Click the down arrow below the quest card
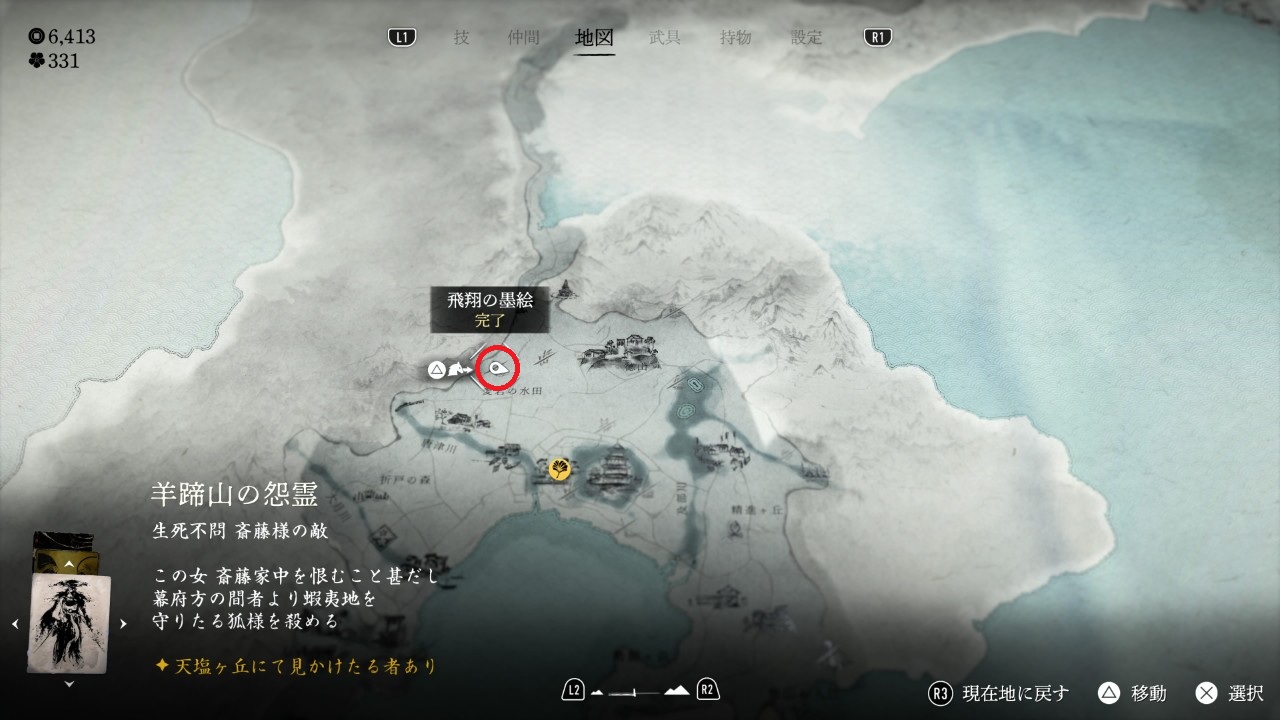Screen dimensions: 1280x720 point(69,684)
